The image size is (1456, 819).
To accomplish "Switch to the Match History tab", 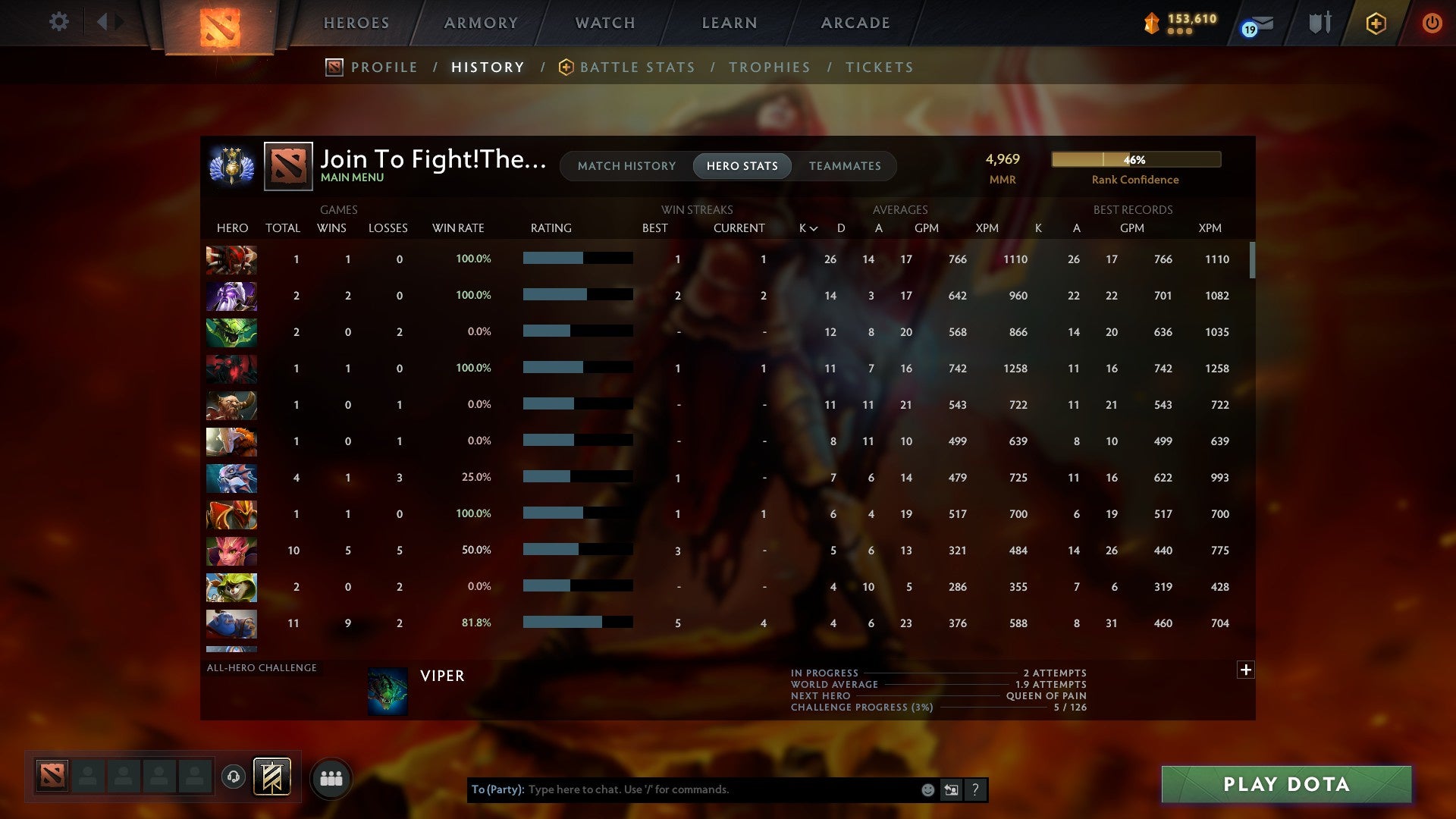I will pos(626,165).
